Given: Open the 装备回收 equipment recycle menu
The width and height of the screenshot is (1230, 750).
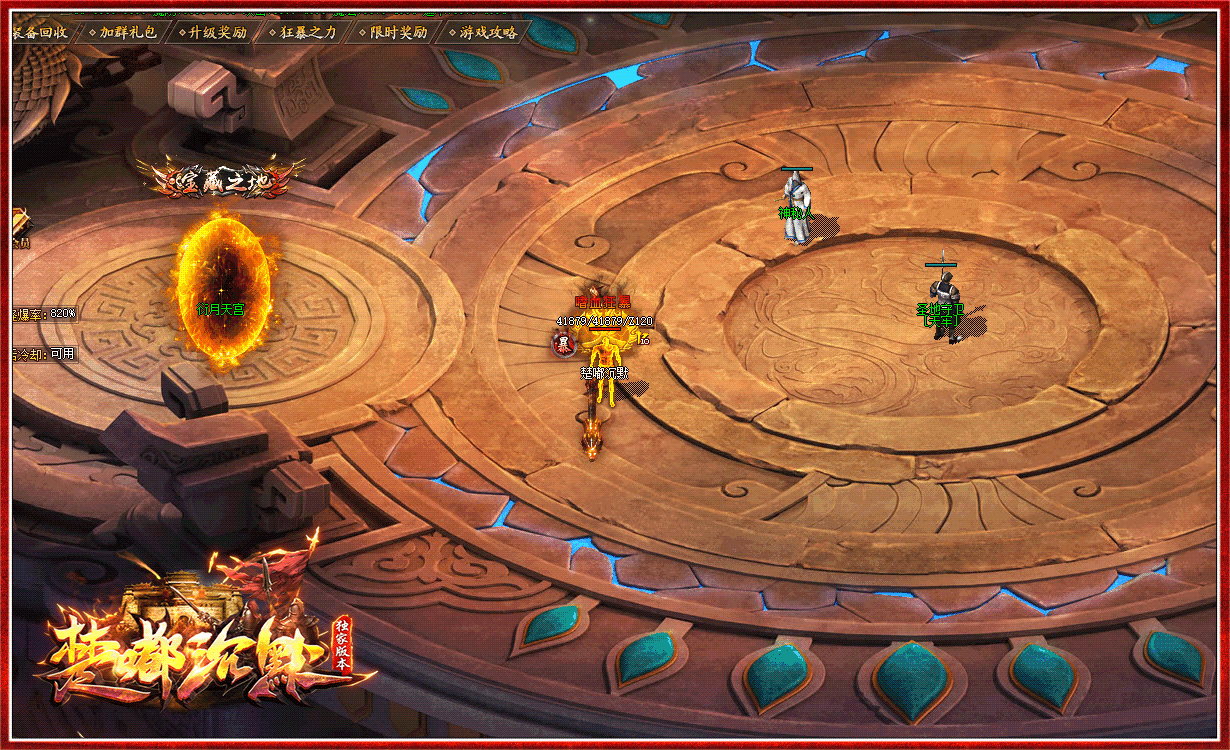Looking at the screenshot, I should click(x=40, y=32).
